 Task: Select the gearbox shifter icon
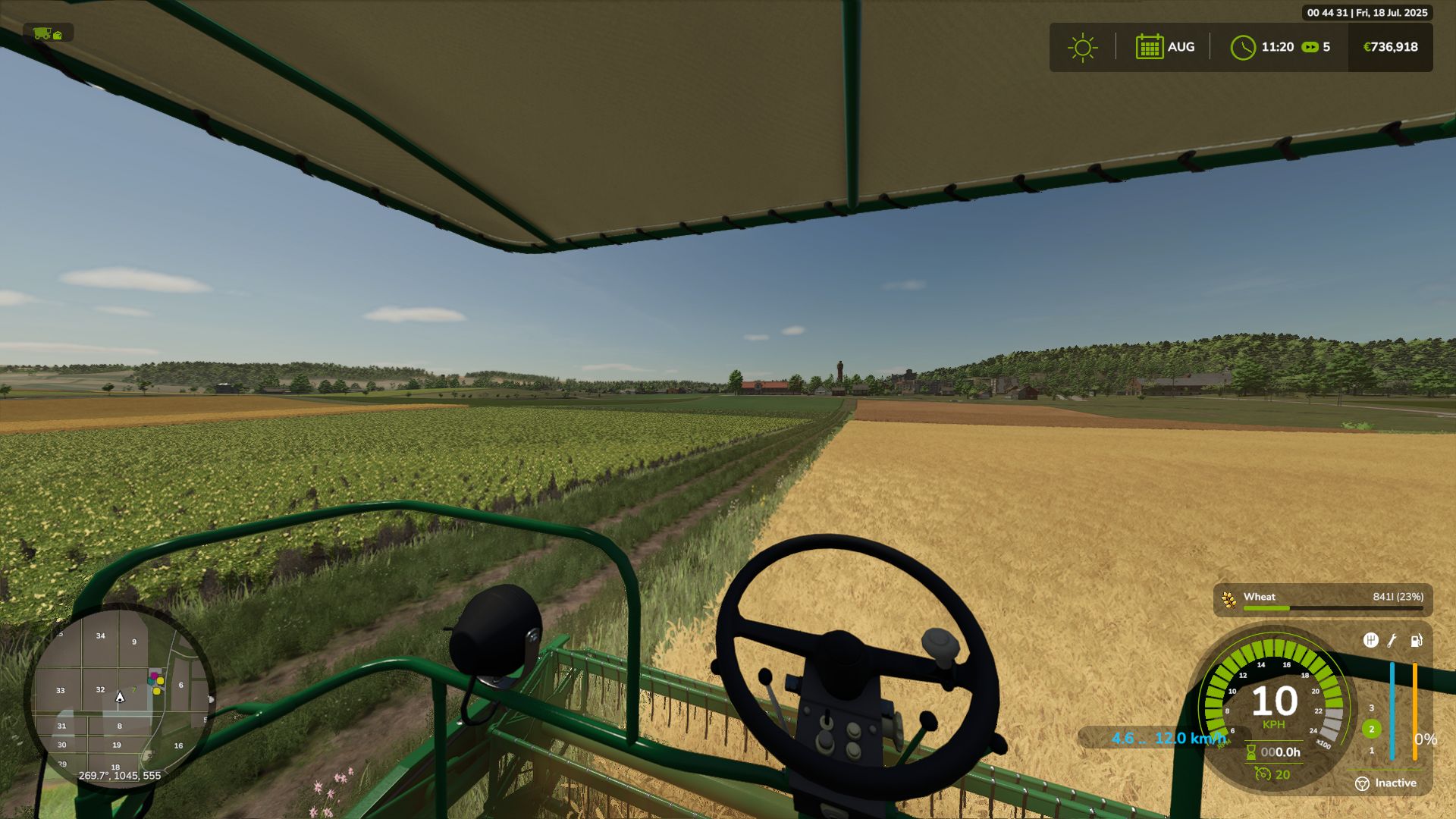coord(1370,641)
